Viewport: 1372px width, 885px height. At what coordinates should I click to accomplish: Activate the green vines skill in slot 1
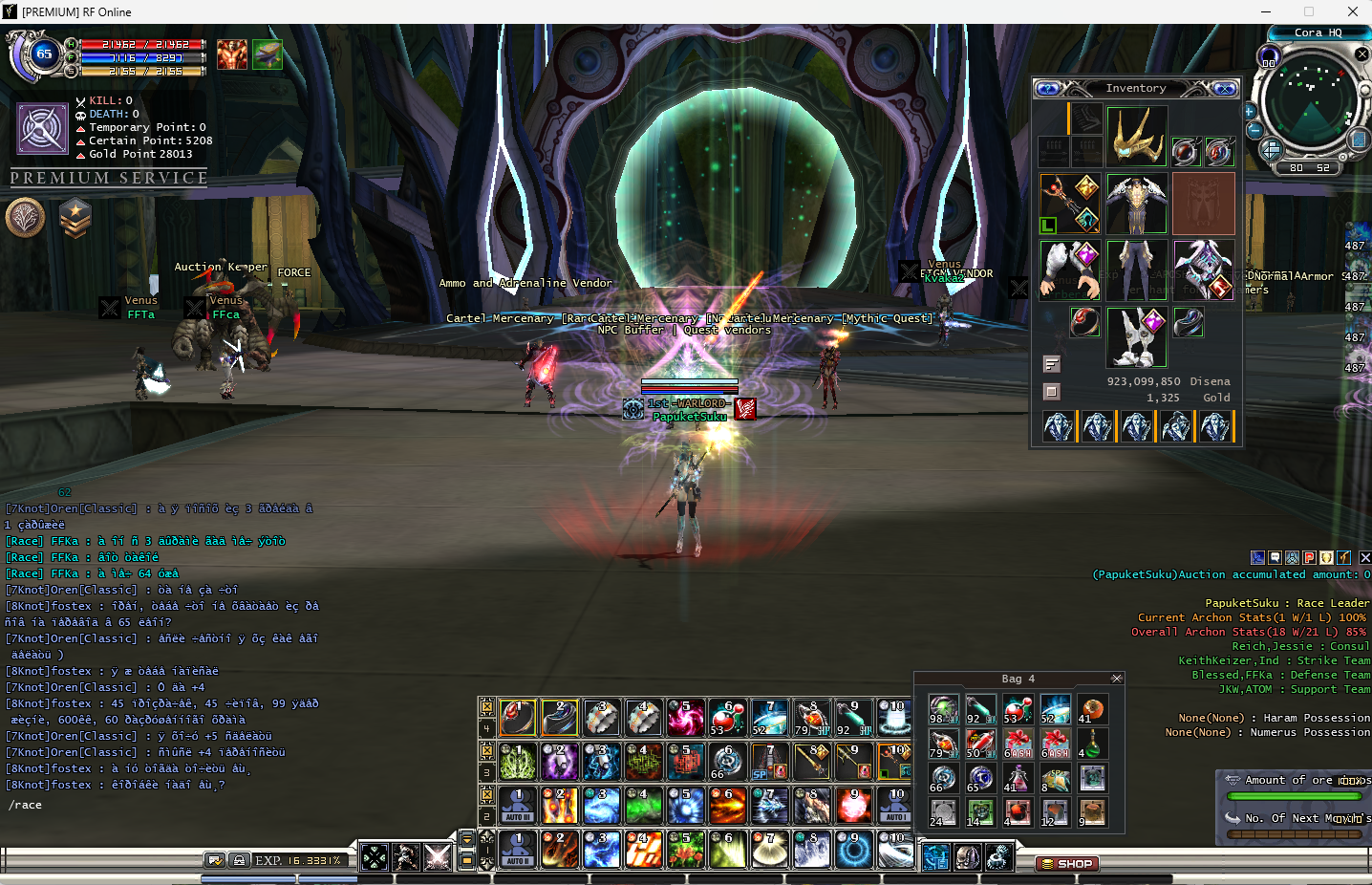[518, 762]
